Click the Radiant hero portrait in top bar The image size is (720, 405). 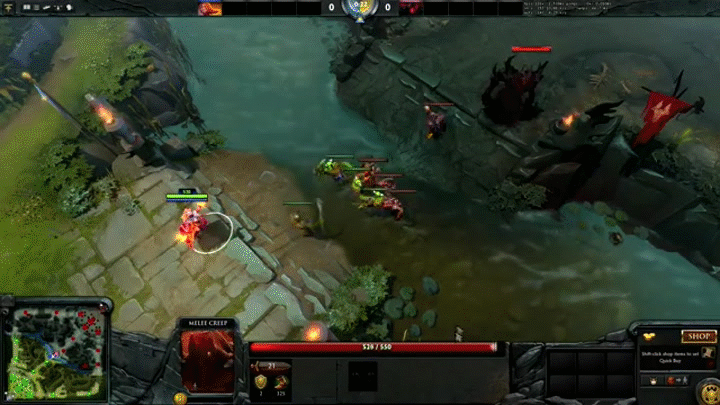tap(210, 8)
